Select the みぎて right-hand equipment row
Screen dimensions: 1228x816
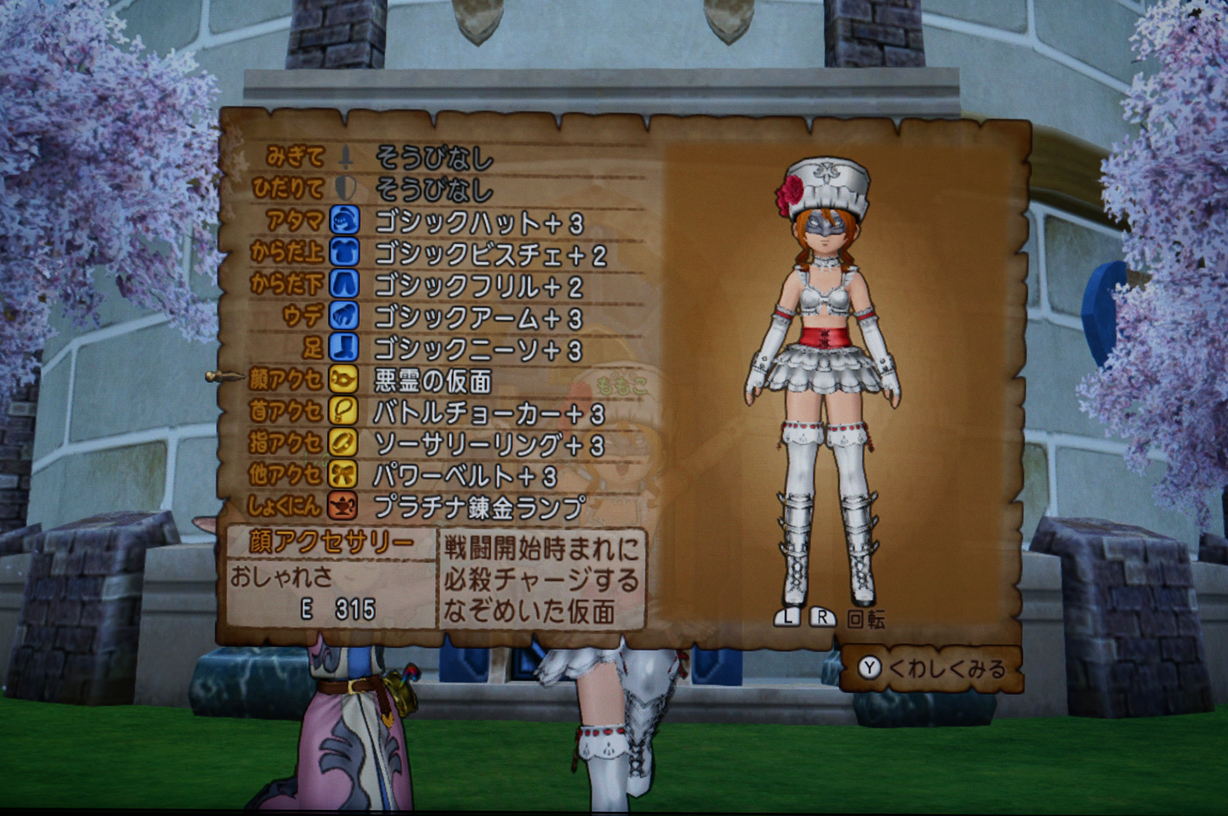(434, 157)
